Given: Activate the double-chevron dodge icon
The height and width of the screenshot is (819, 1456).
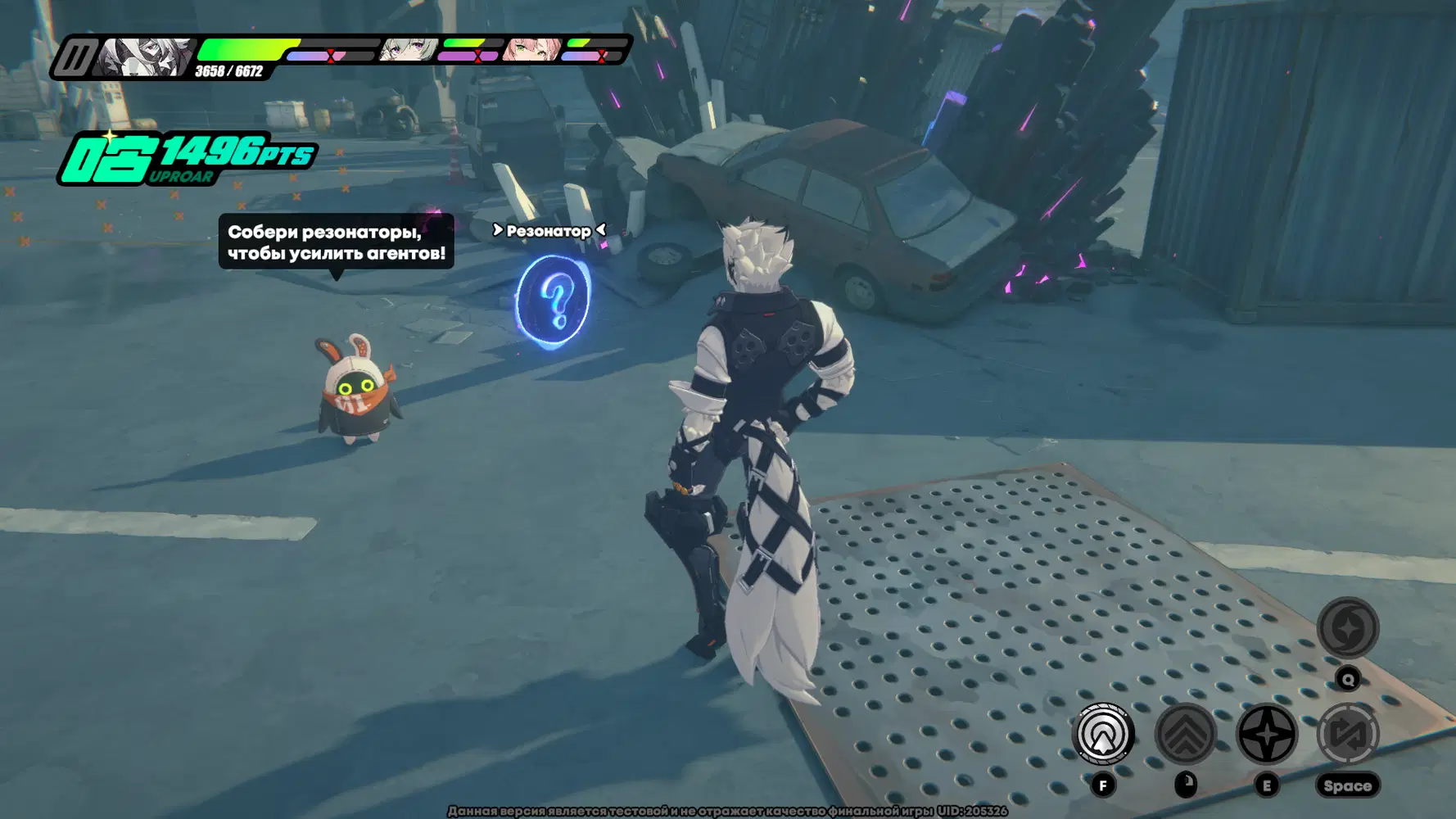Looking at the screenshot, I should (x=1185, y=734).
